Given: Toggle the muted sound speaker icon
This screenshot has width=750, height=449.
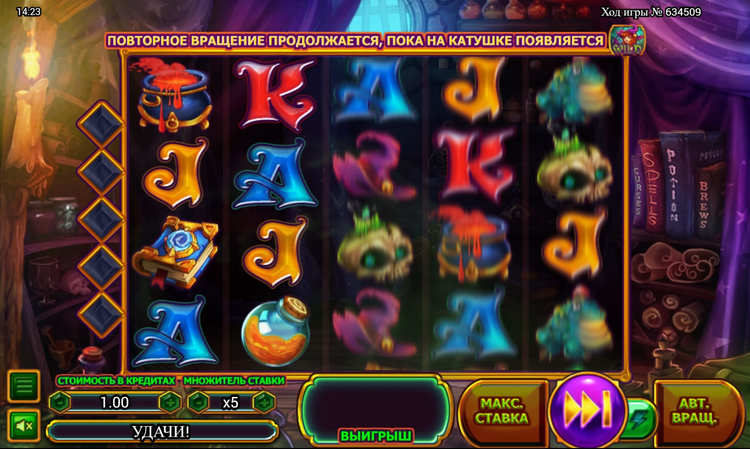Looking at the screenshot, I should (x=24, y=425).
